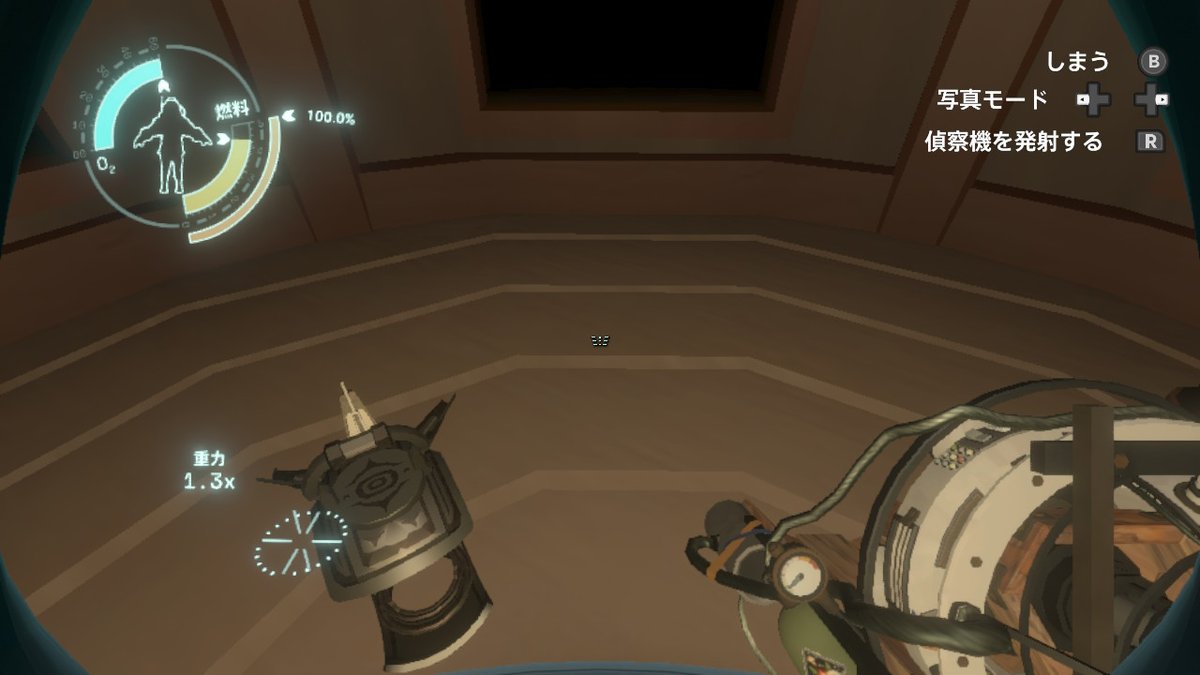Choose the 写真モード photo mode label
The width and height of the screenshot is (1200, 675).
[992, 100]
